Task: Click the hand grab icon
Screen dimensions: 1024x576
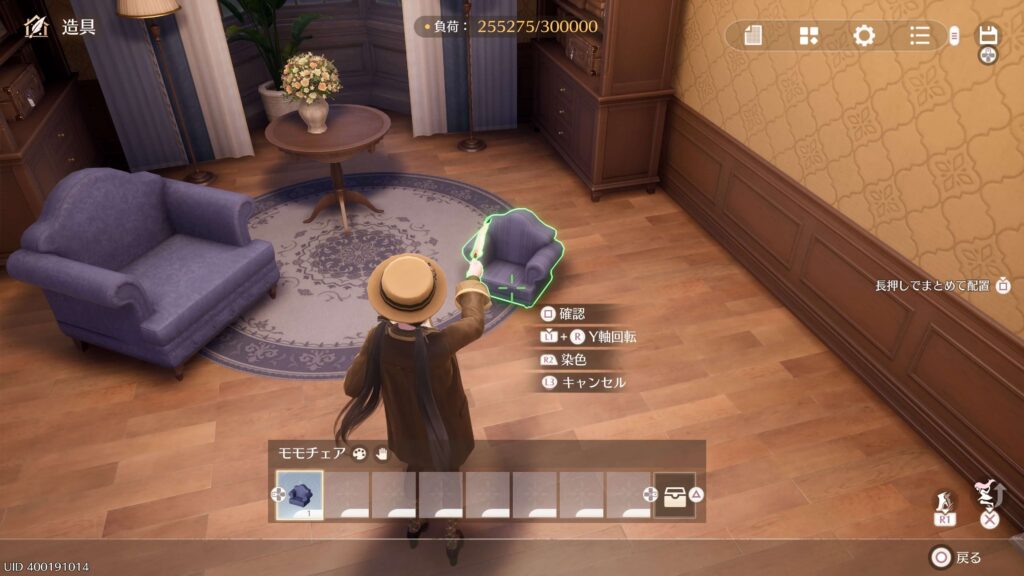Action: pos(381,453)
